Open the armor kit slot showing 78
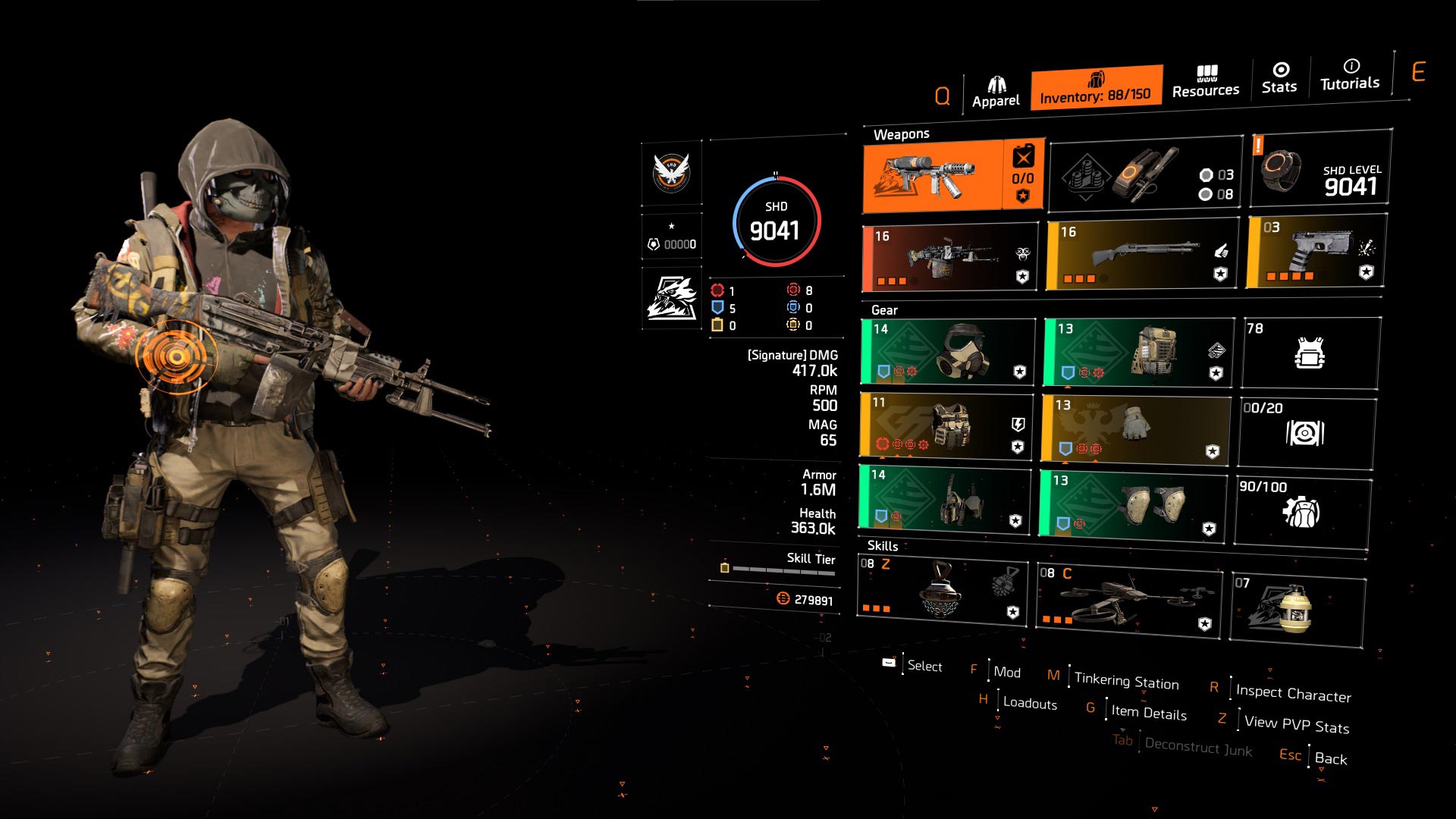The image size is (1456, 819). (x=1310, y=353)
